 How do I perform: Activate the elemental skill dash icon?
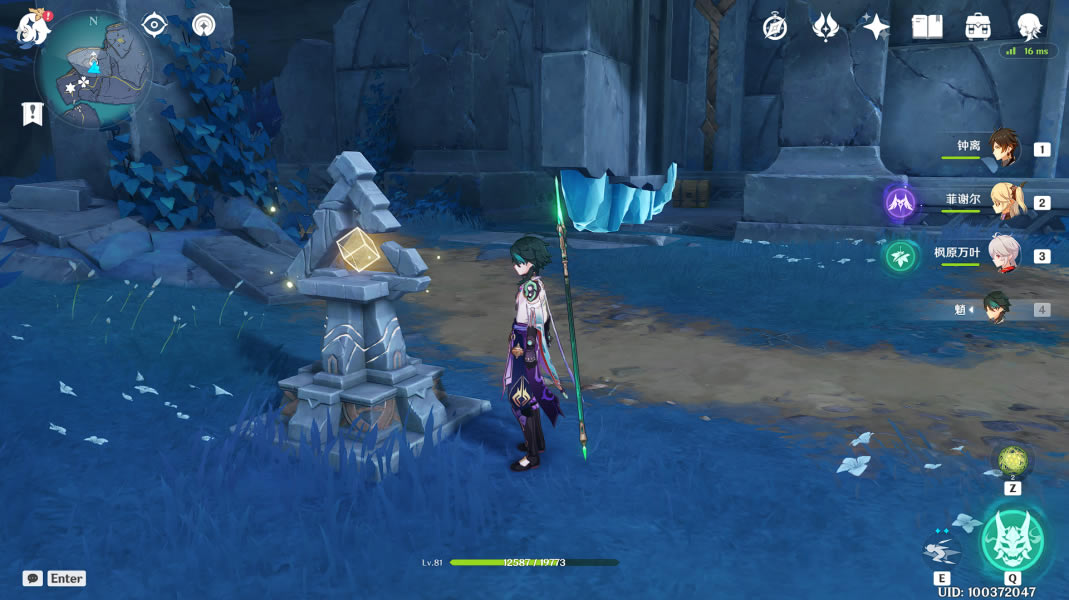click(x=941, y=548)
